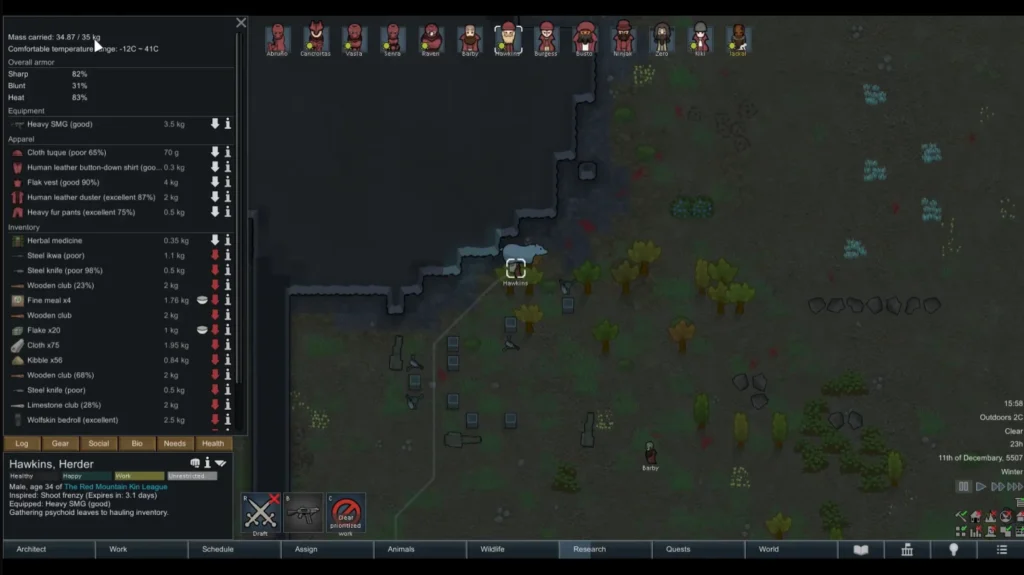Open the World map view
This screenshot has width=1024, height=575.
(x=790, y=549)
